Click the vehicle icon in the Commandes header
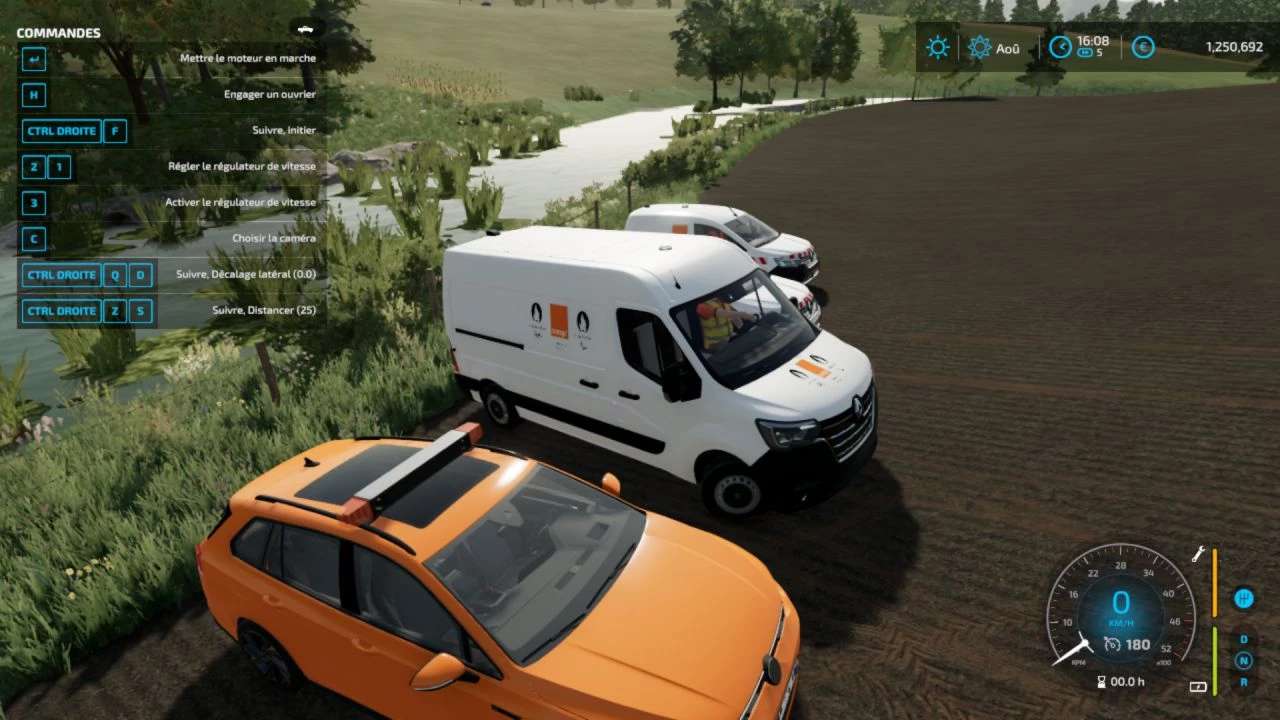 click(305, 29)
